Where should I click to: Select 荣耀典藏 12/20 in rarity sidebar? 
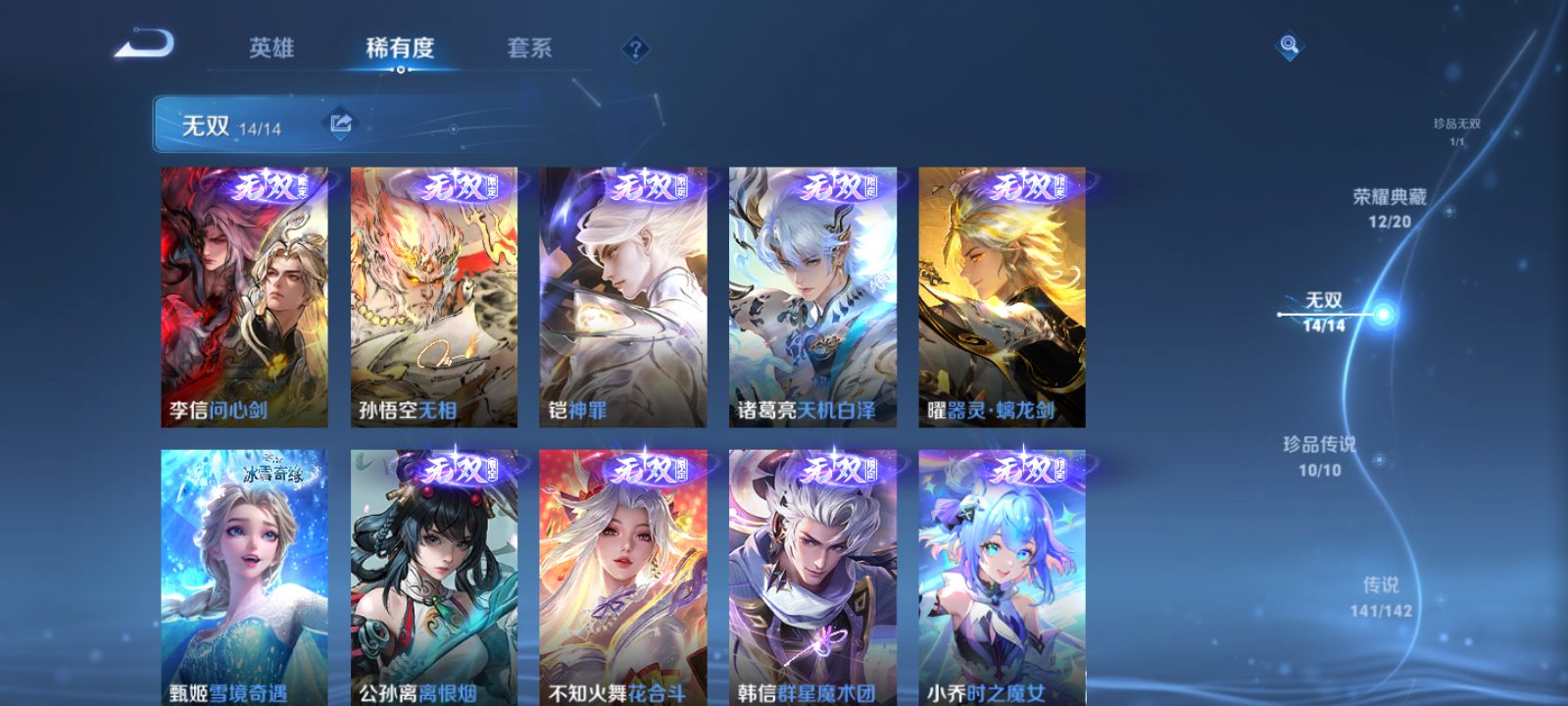1387,208
